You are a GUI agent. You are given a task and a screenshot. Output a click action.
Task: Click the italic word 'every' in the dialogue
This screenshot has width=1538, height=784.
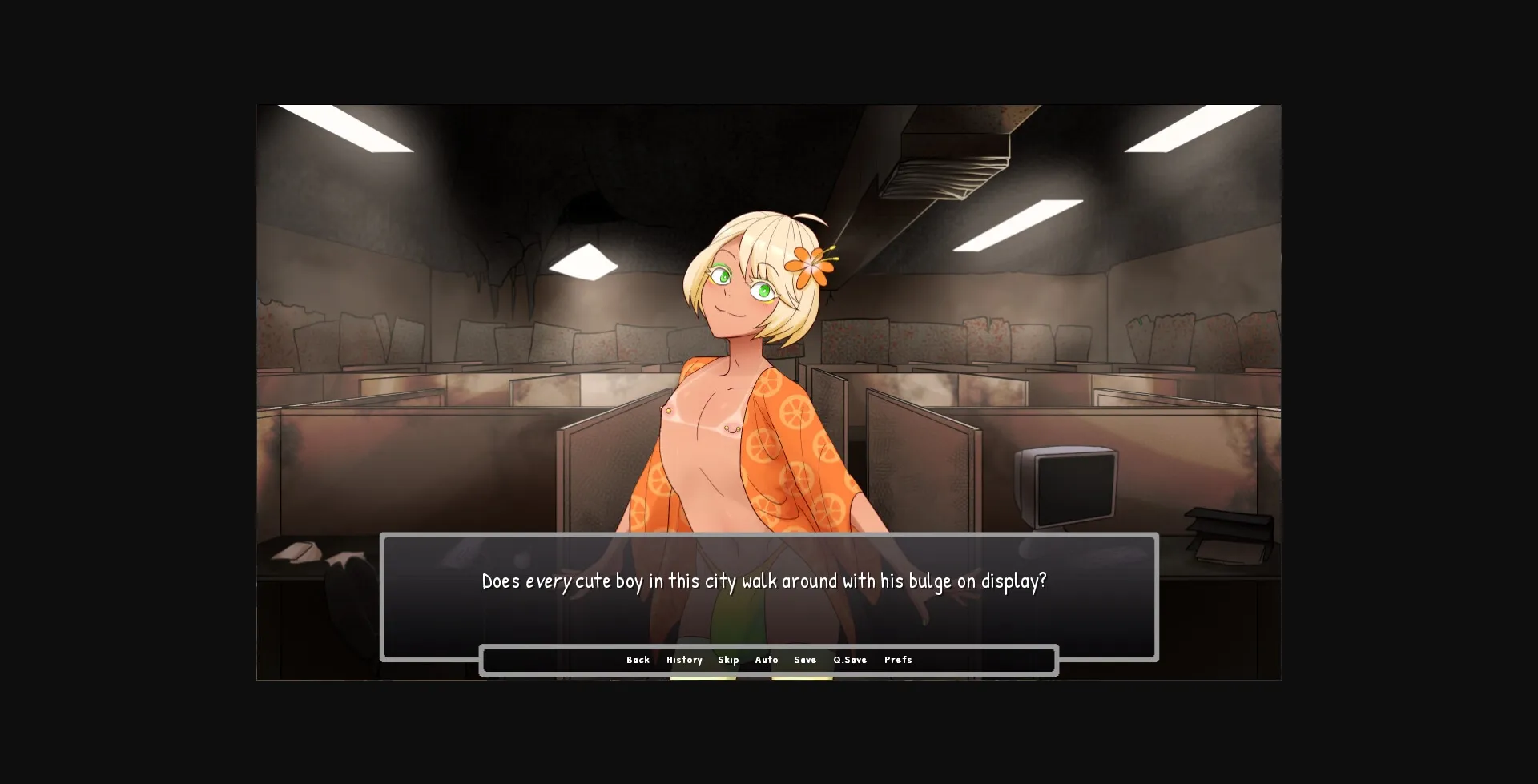coord(550,582)
